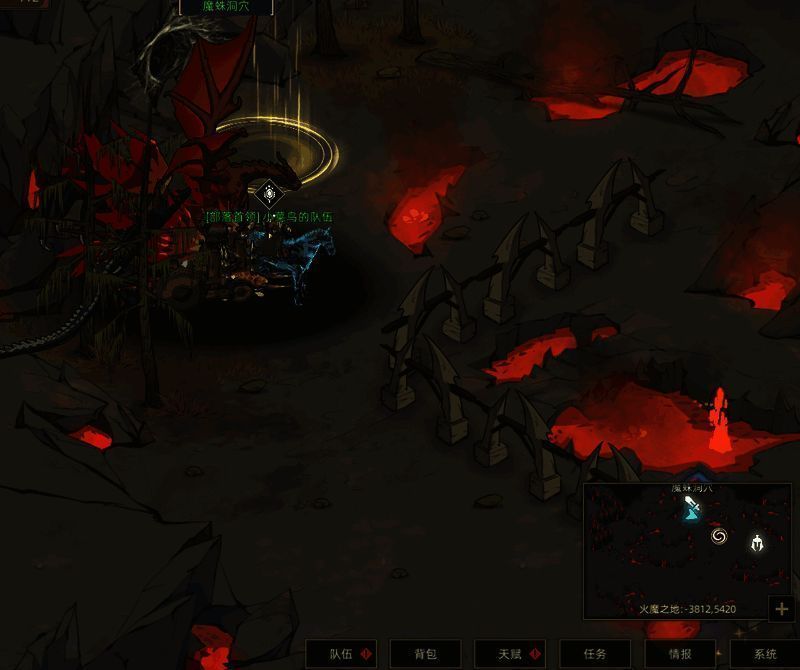Click the minimap's plus expand button

coord(782,608)
